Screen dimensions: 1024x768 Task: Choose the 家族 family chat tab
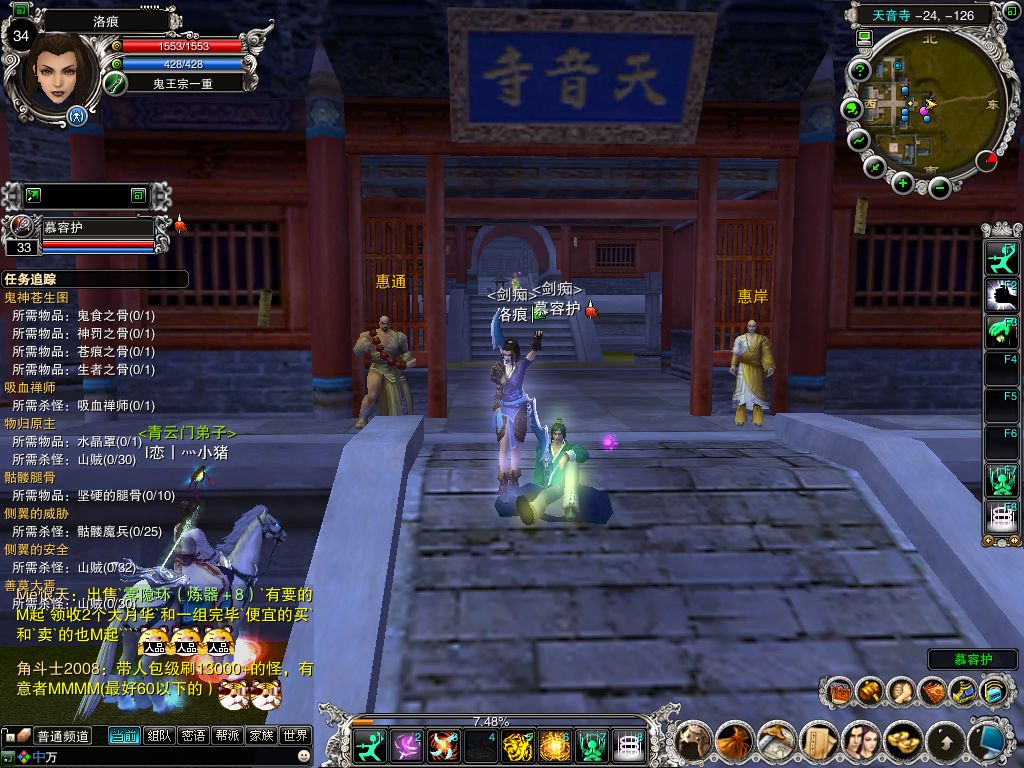tap(261, 736)
